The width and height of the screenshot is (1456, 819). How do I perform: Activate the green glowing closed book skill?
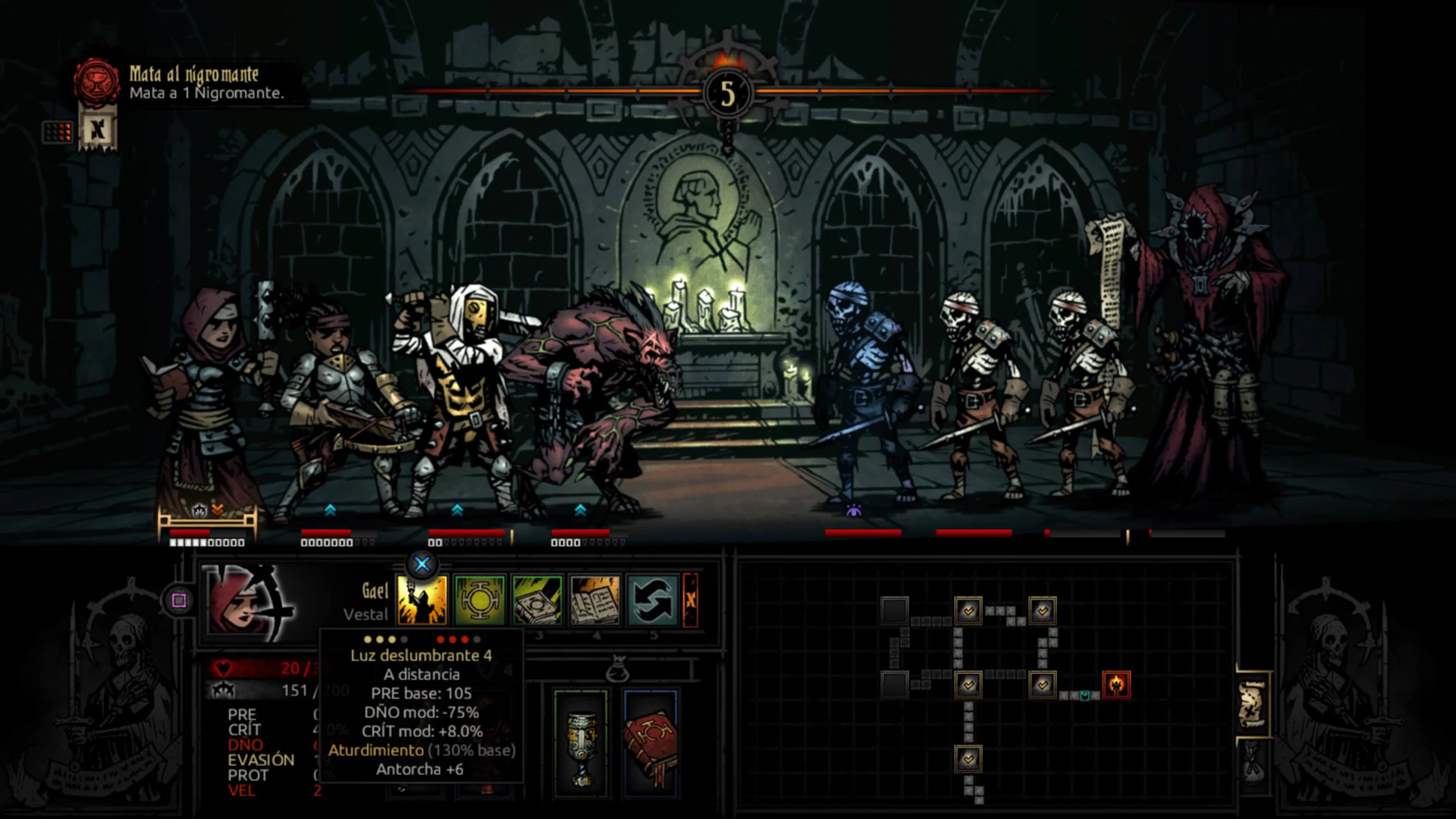coord(537,601)
